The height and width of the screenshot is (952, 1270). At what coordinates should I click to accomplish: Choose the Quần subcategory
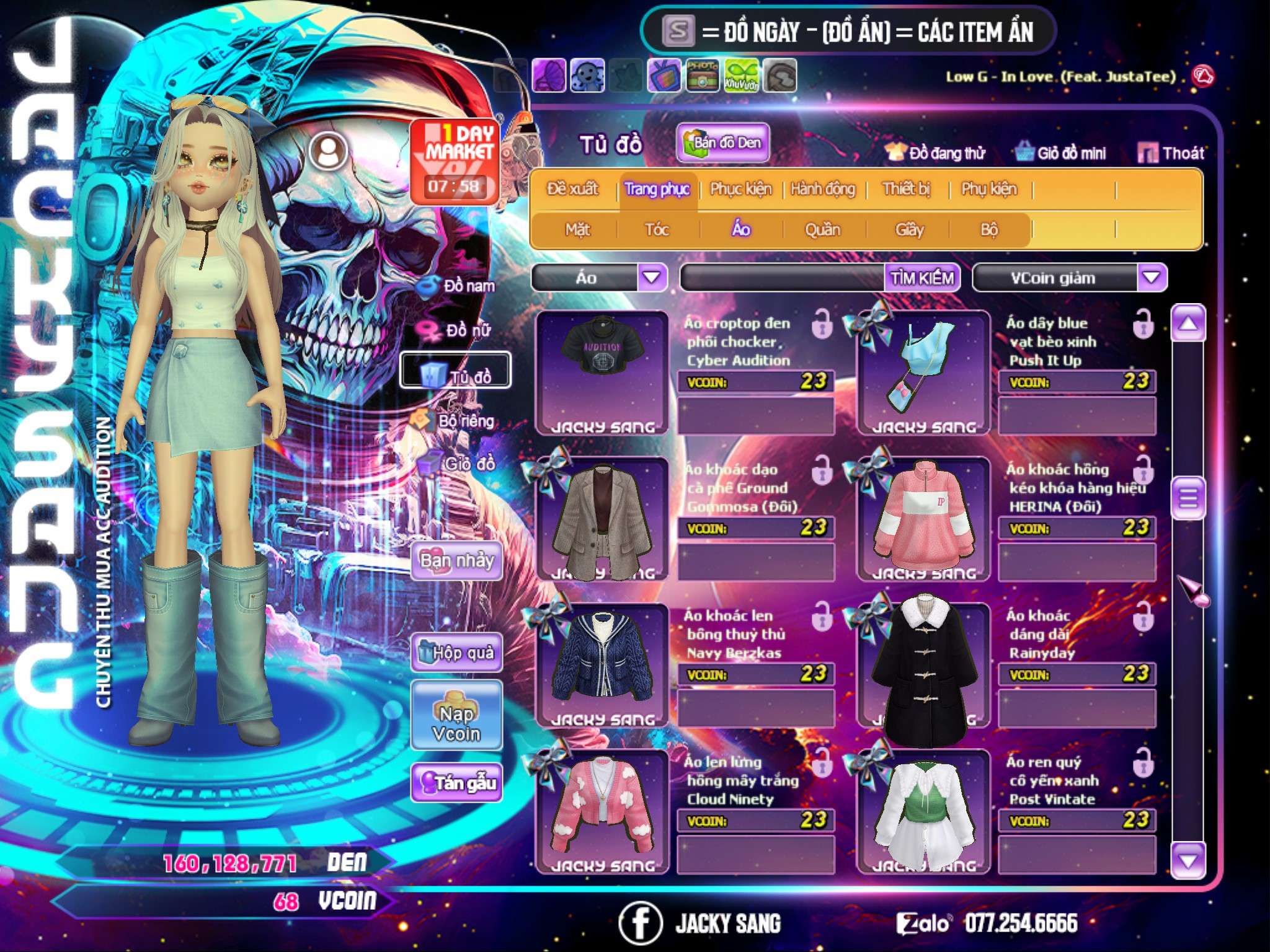click(x=822, y=230)
